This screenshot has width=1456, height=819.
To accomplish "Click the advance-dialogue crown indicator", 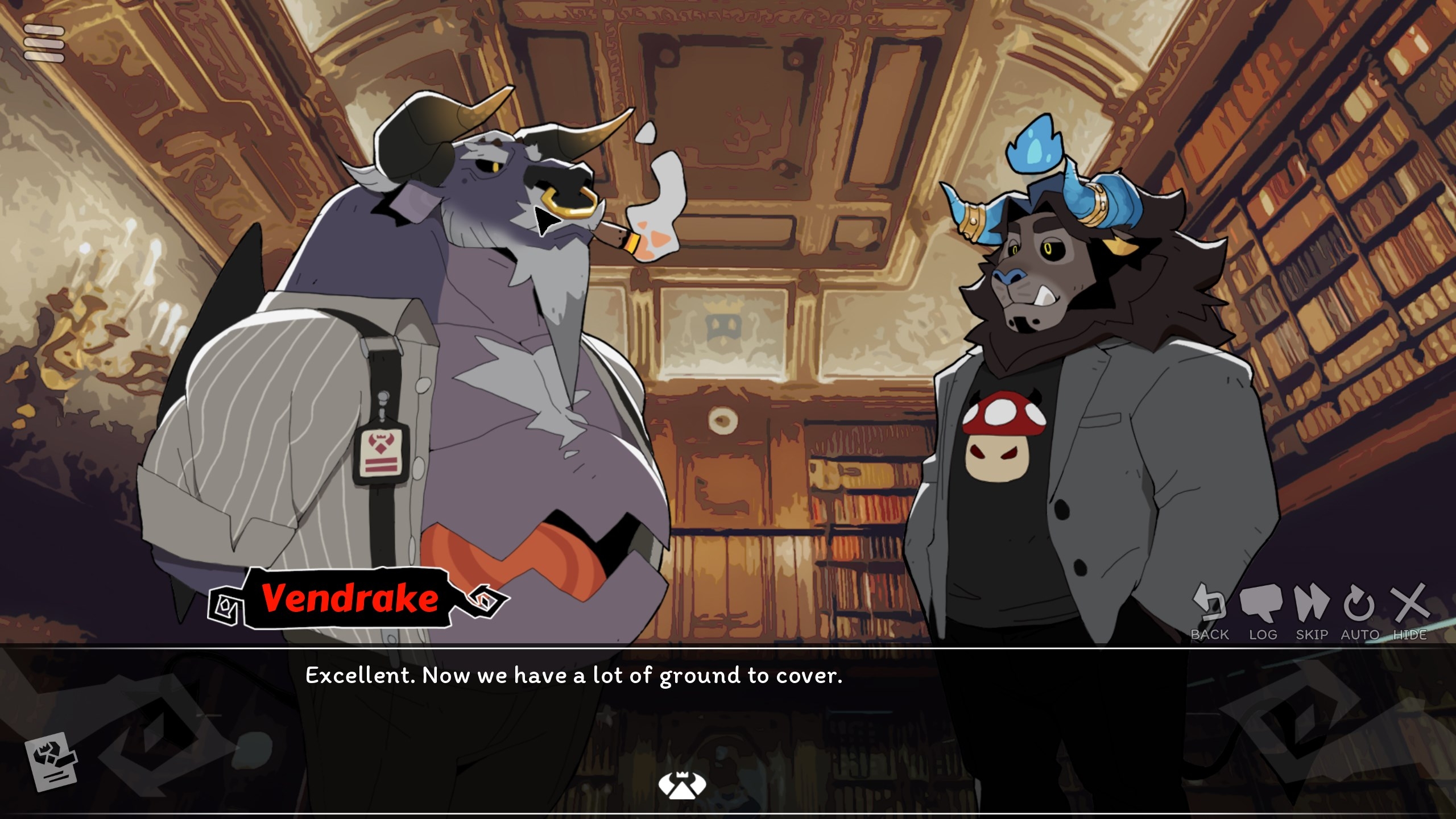I will pyautogui.click(x=682, y=785).
